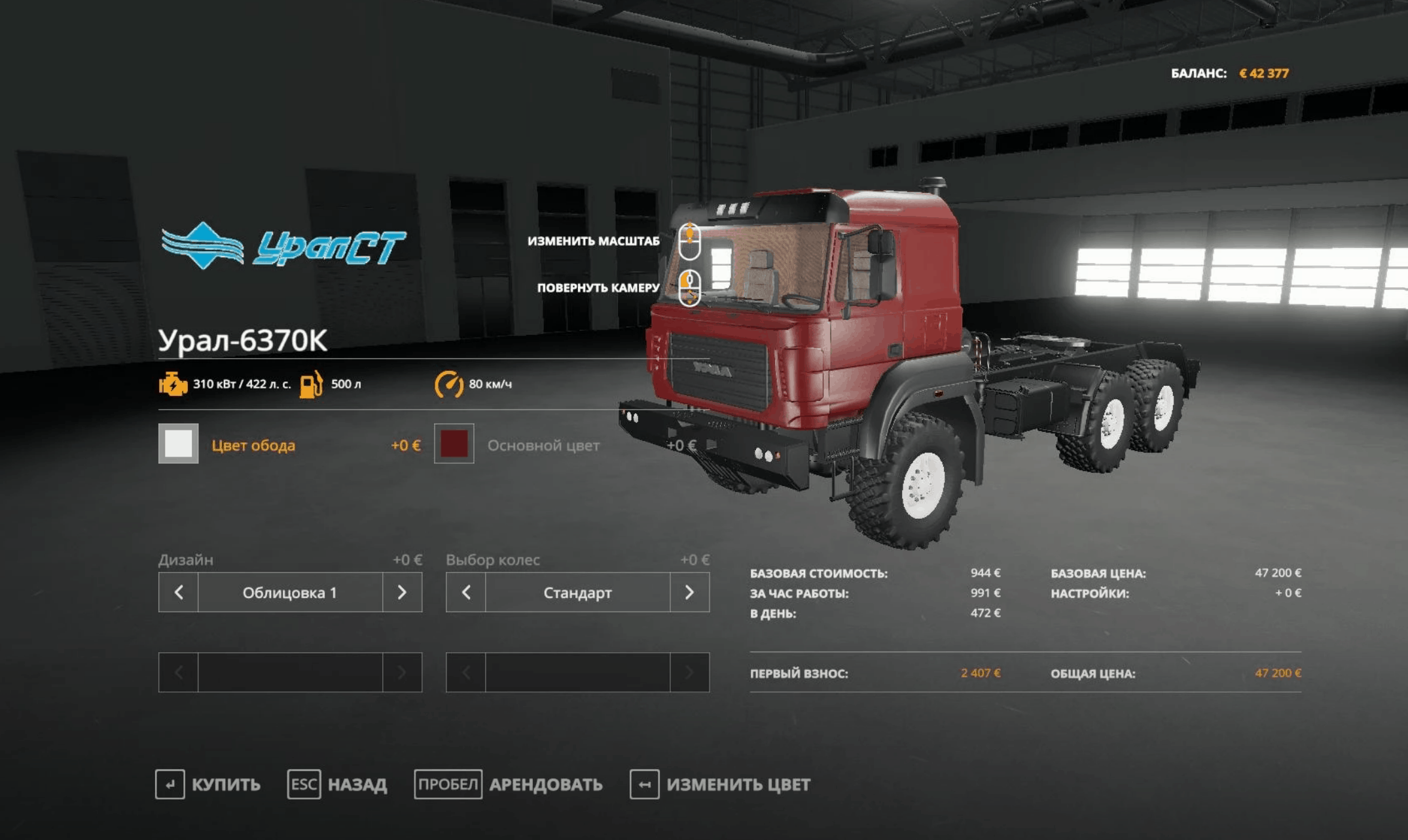The width and height of the screenshot is (1408, 840).
Task: Click Изменить цвет to change color
Action: pyautogui.click(x=720, y=784)
